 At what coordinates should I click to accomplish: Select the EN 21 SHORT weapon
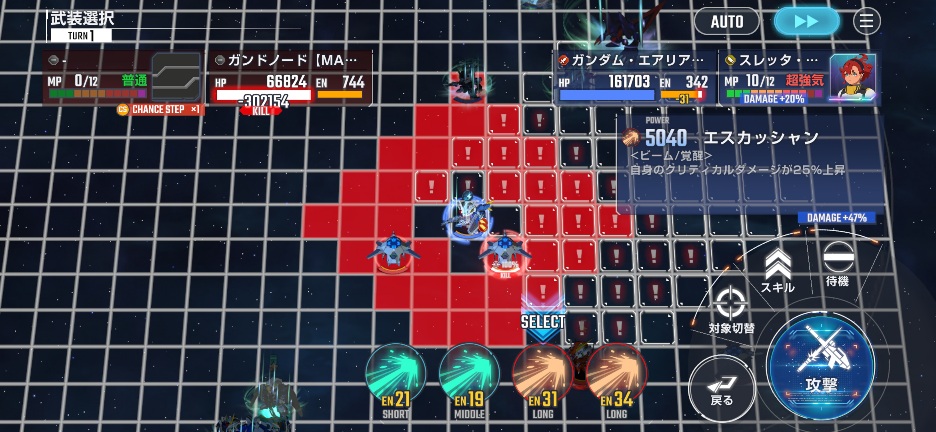[396, 377]
